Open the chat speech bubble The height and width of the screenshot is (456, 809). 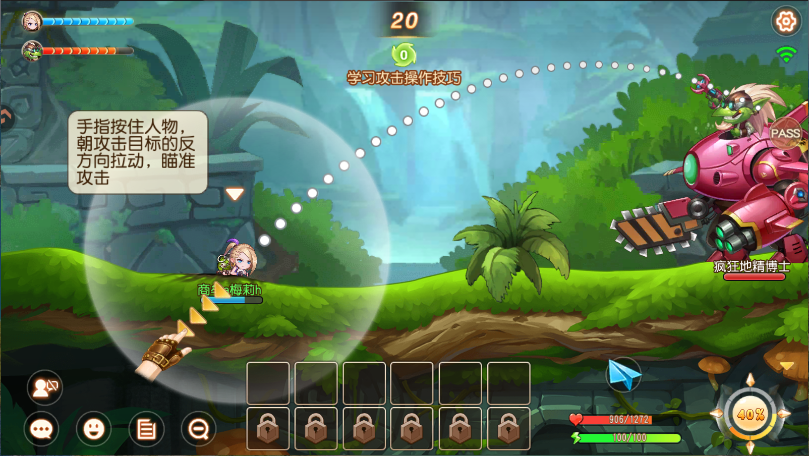tap(41, 429)
